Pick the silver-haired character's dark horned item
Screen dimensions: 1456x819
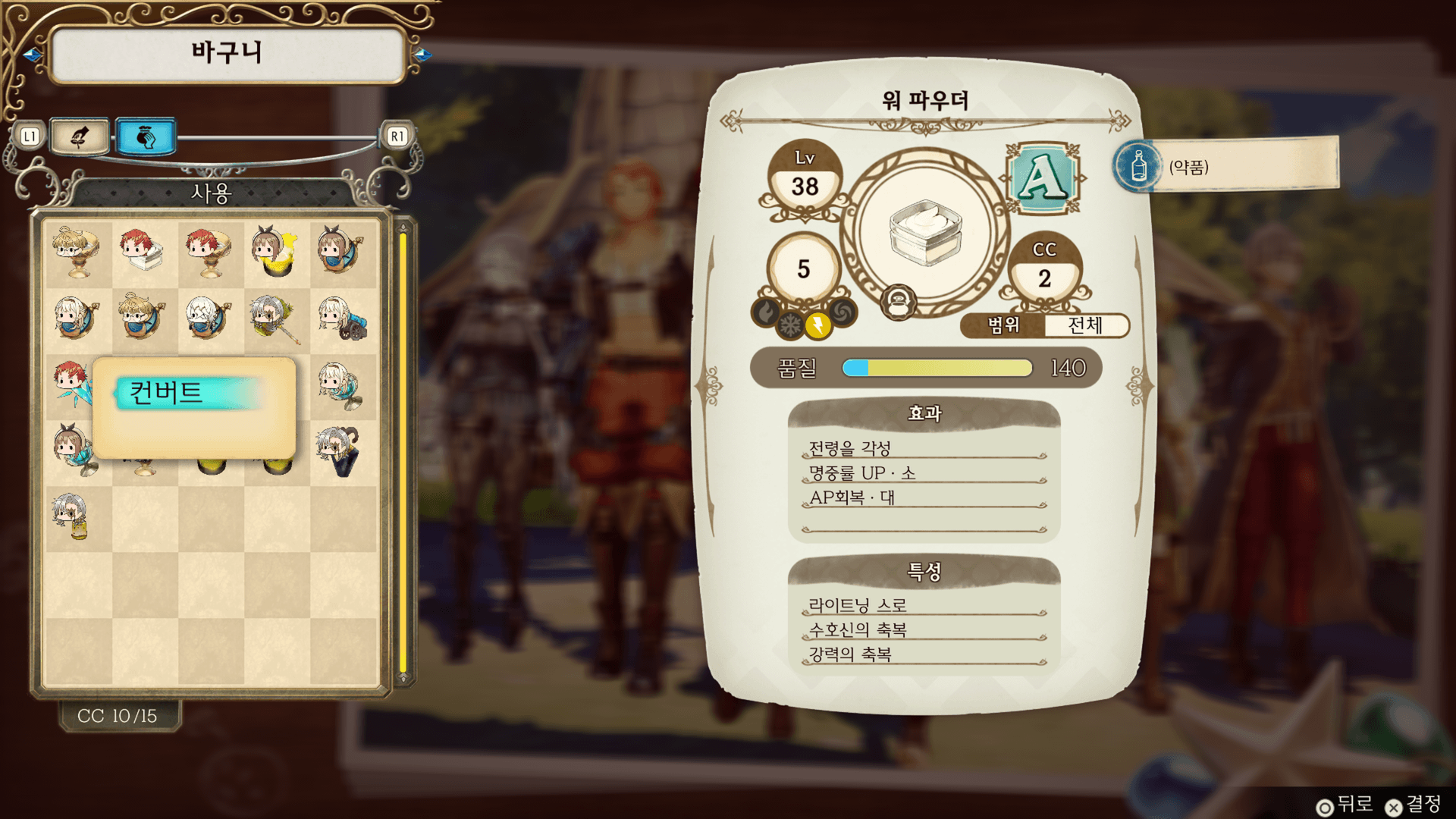[343, 450]
